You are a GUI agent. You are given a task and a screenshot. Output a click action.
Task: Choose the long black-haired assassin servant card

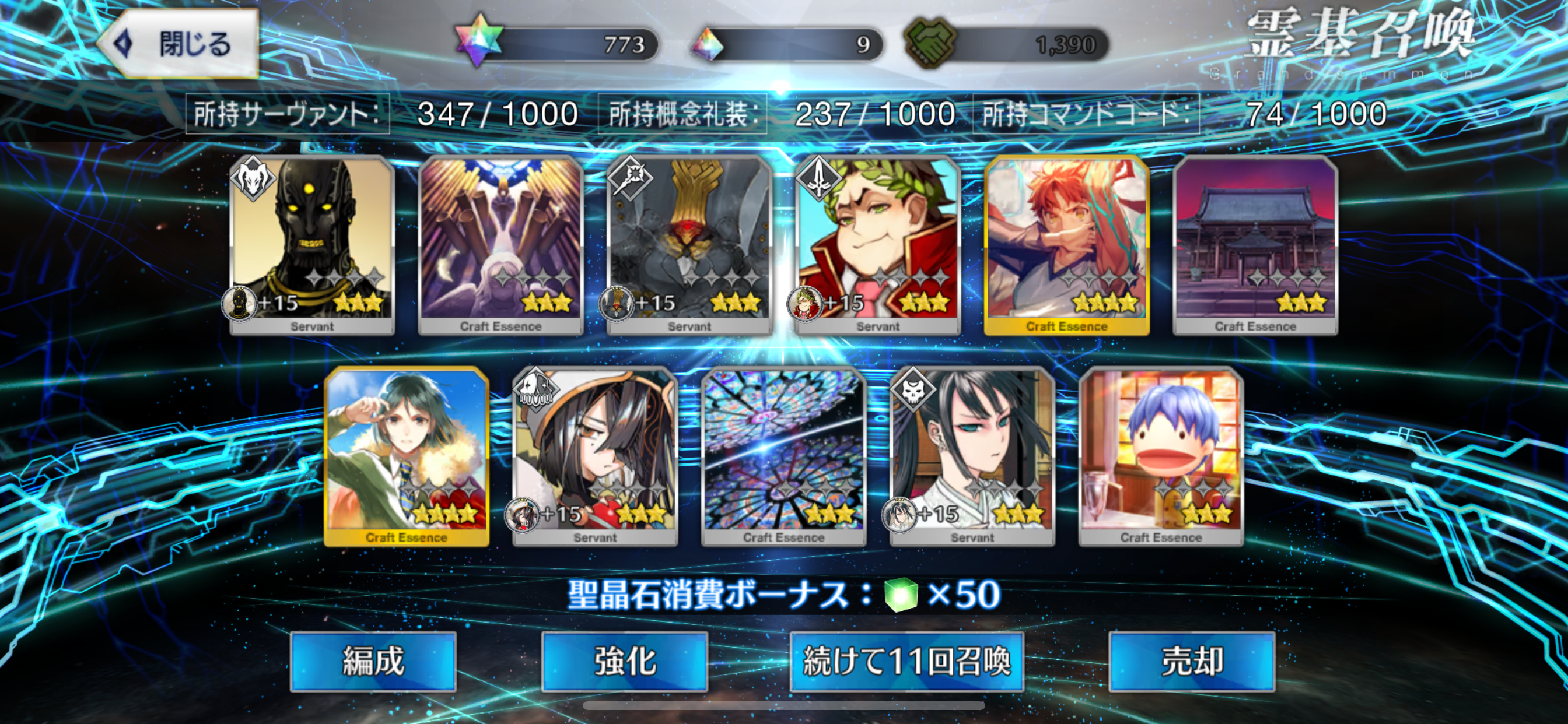point(972,455)
